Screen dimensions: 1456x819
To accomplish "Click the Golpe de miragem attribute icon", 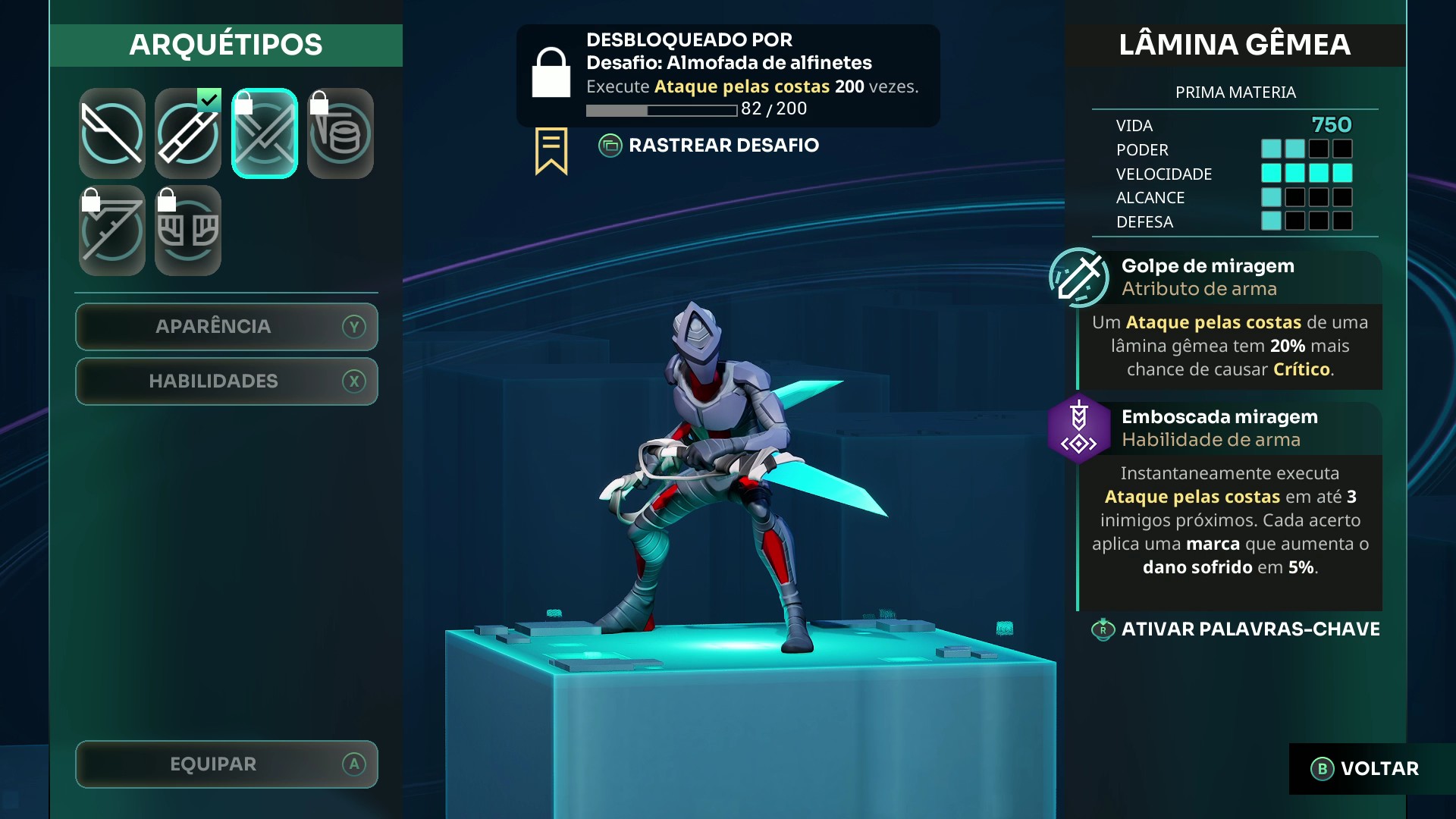I will click(x=1079, y=278).
